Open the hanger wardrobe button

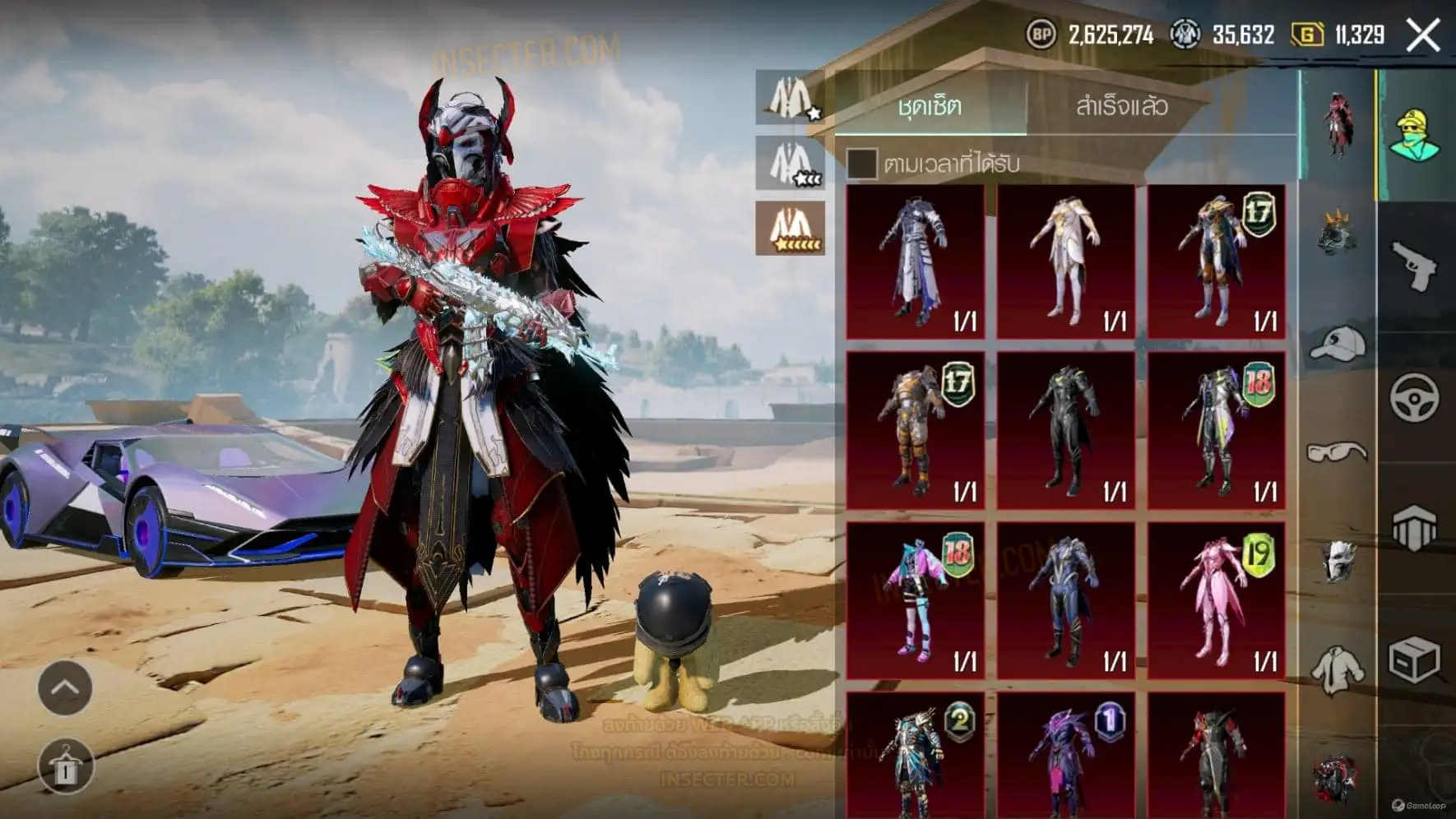pos(65,766)
